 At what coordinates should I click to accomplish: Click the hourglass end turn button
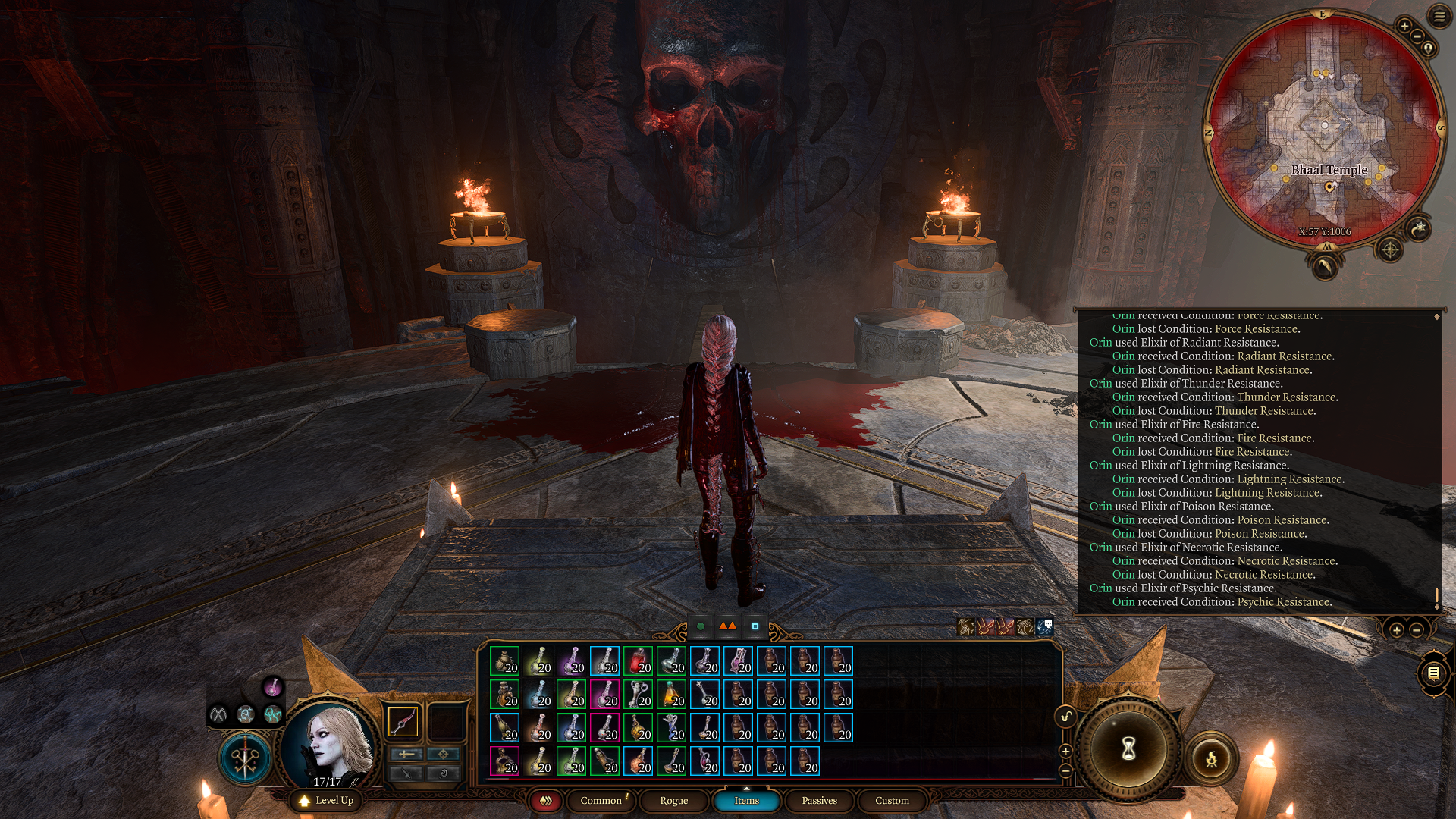coord(1128,749)
